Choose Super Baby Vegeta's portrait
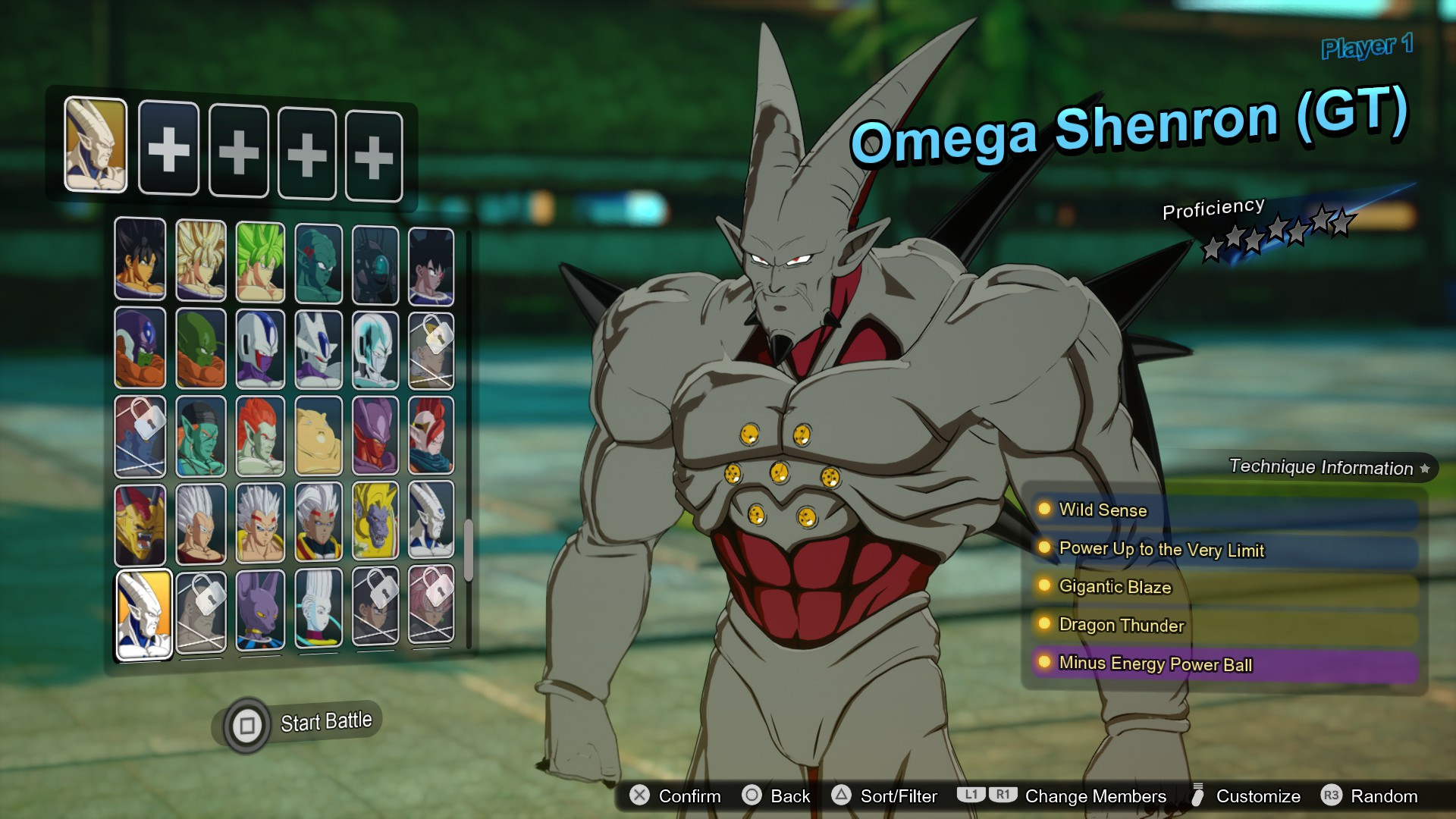The width and height of the screenshot is (1456, 819). (x=260, y=523)
